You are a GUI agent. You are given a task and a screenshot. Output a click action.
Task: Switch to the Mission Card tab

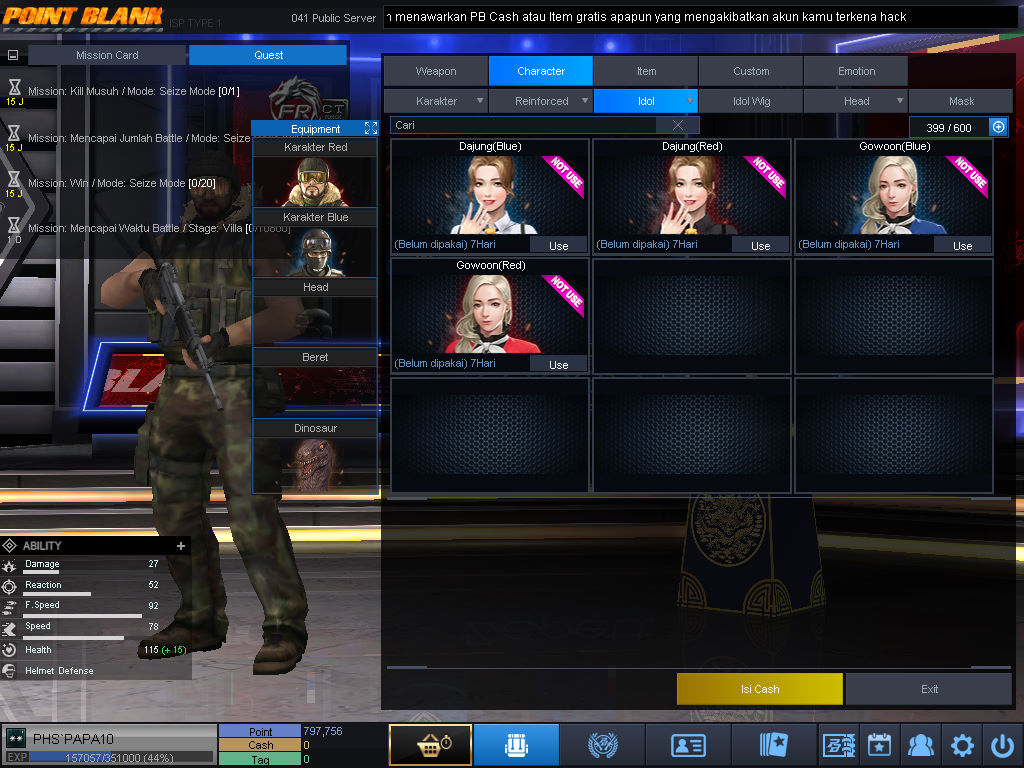[107, 55]
